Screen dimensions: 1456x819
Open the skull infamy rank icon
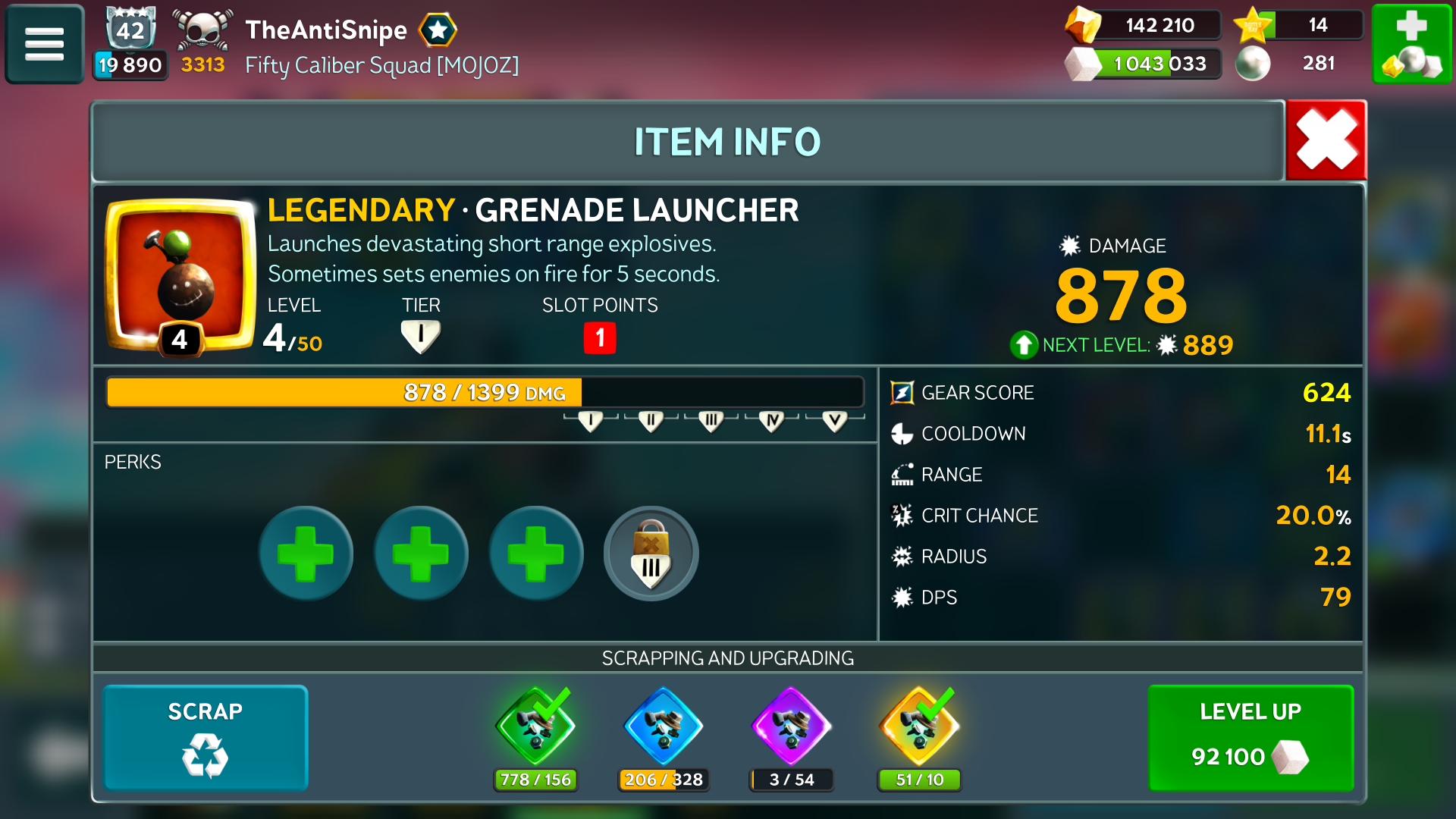(x=202, y=32)
